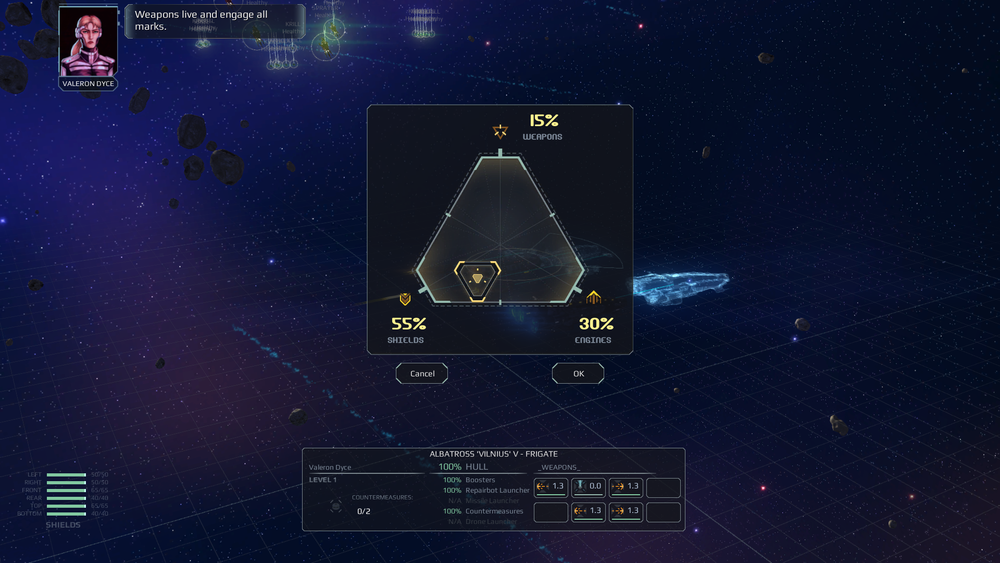This screenshot has height=563, width=1000.
Task: Click the yellow power allocation marker
Action: pos(477,279)
